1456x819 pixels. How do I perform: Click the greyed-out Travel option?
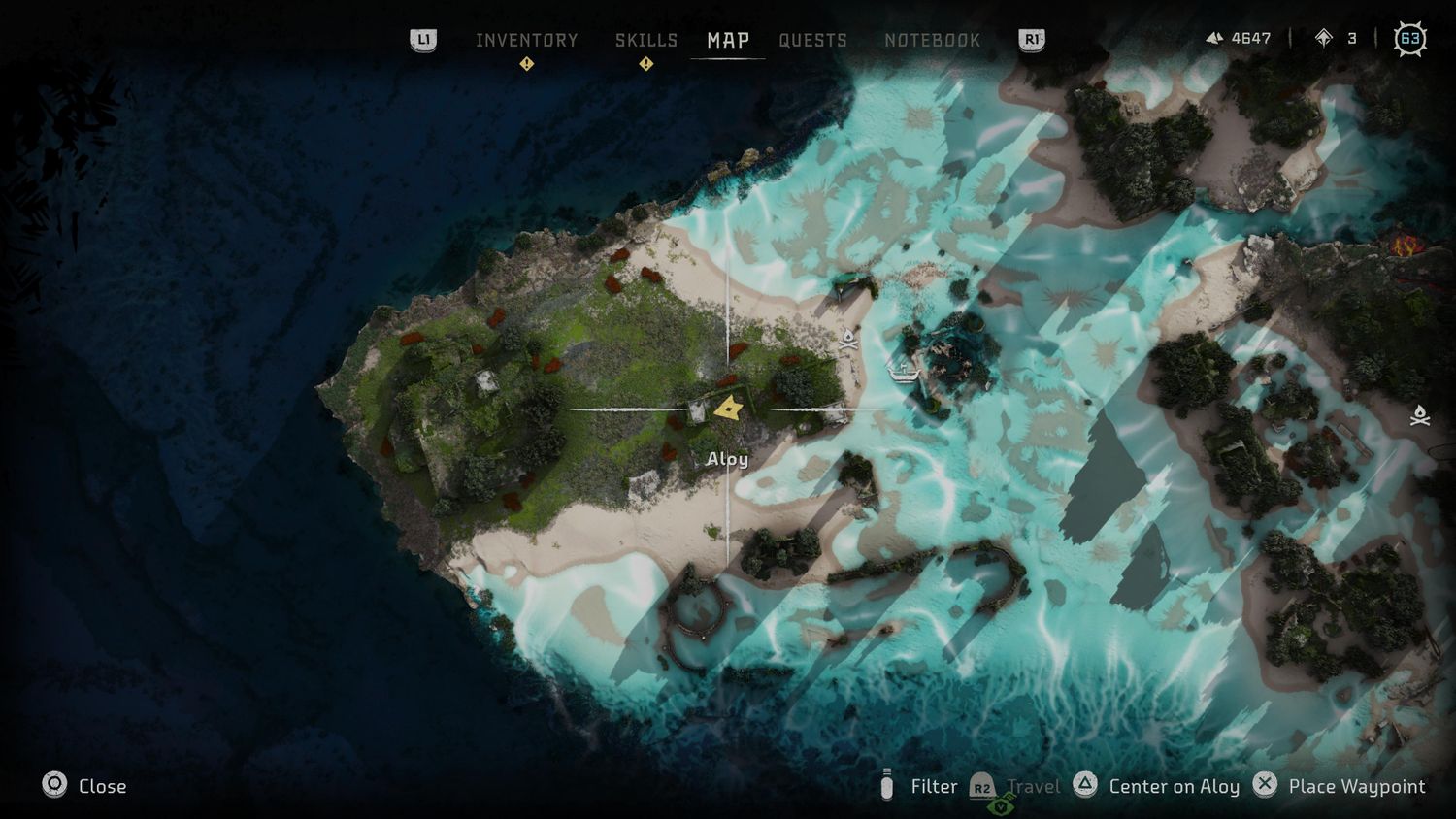click(x=1017, y=786)
